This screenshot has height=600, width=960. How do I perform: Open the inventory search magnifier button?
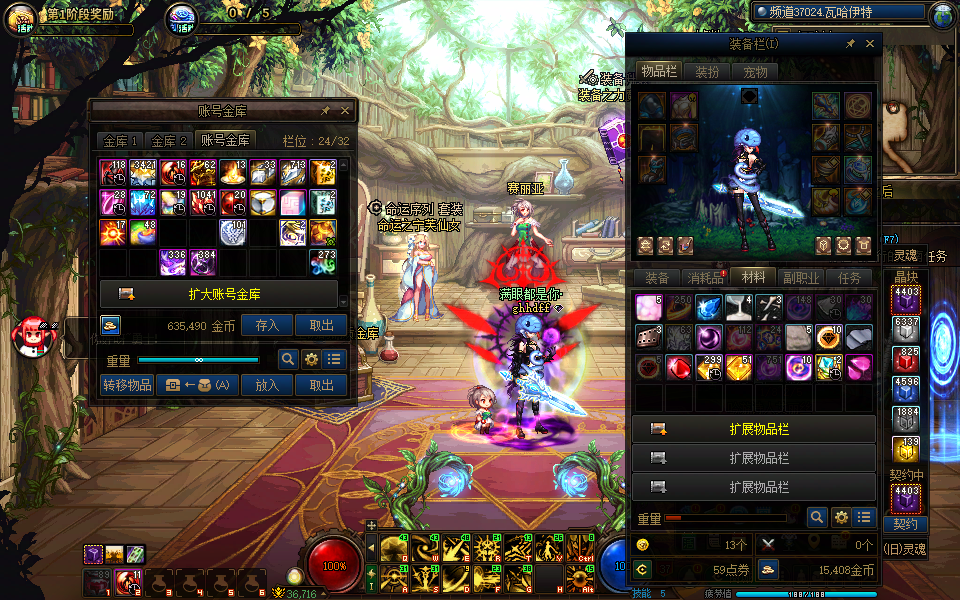coord(817,517)
